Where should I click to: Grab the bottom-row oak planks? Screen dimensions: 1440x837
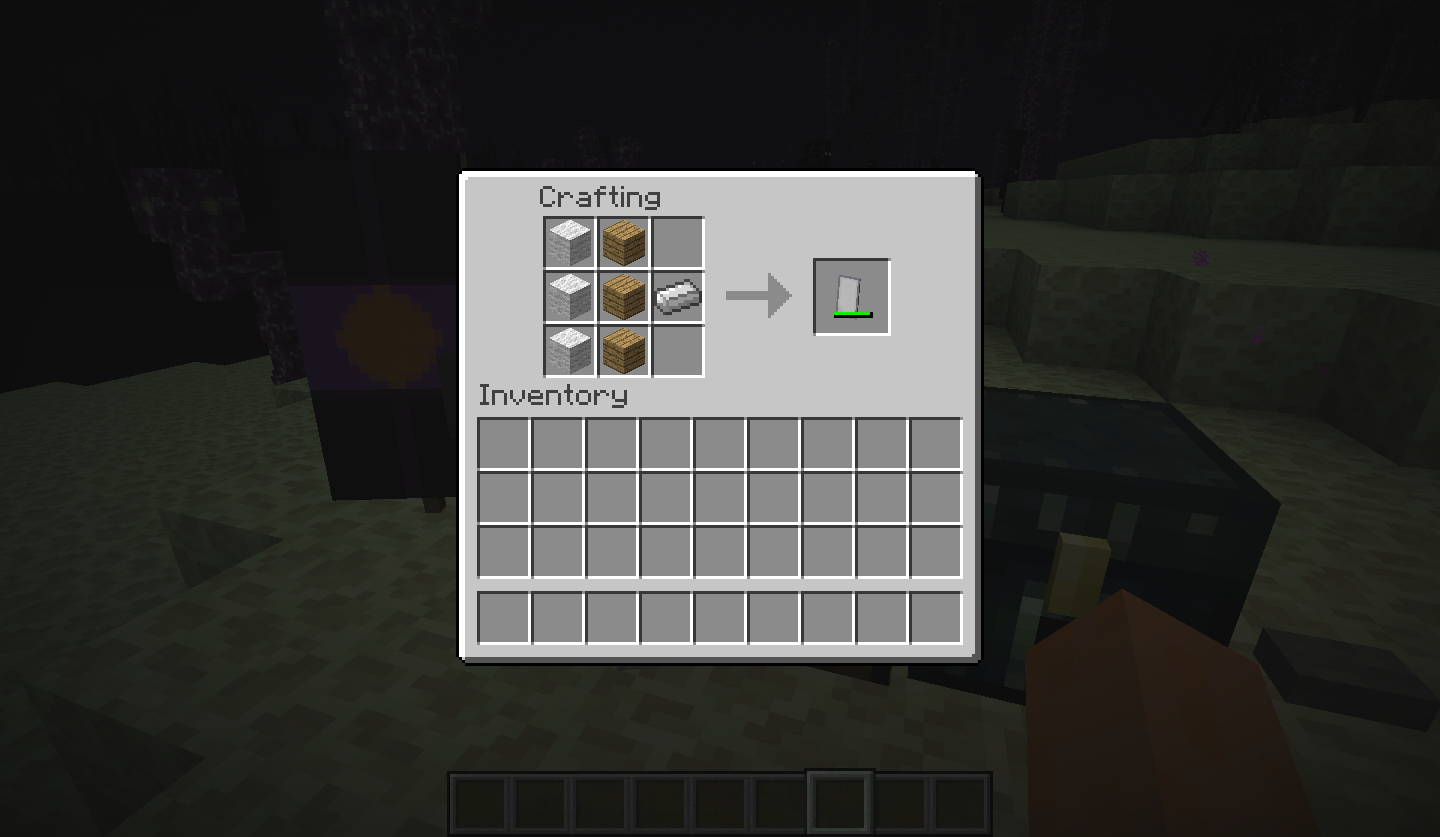tap(623, 349)
